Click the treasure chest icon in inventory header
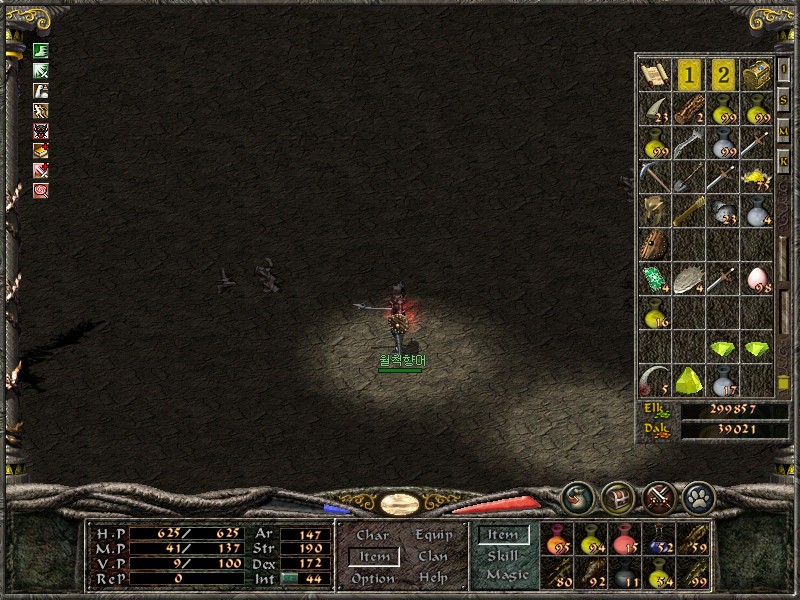Image resolution: width=800 pixels, height=600 pixels. point(757,74)
